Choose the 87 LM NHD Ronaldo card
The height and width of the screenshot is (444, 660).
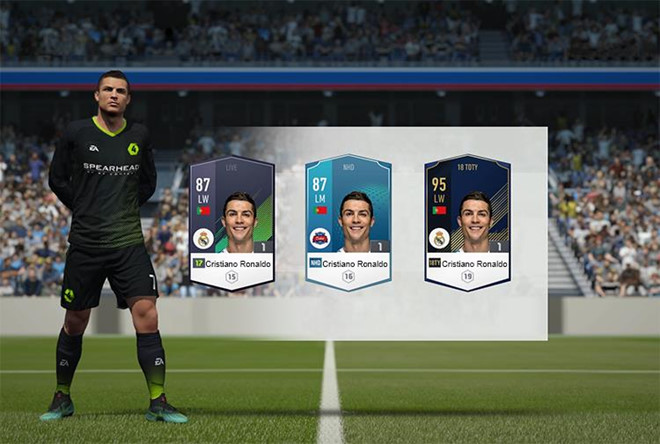348,222
